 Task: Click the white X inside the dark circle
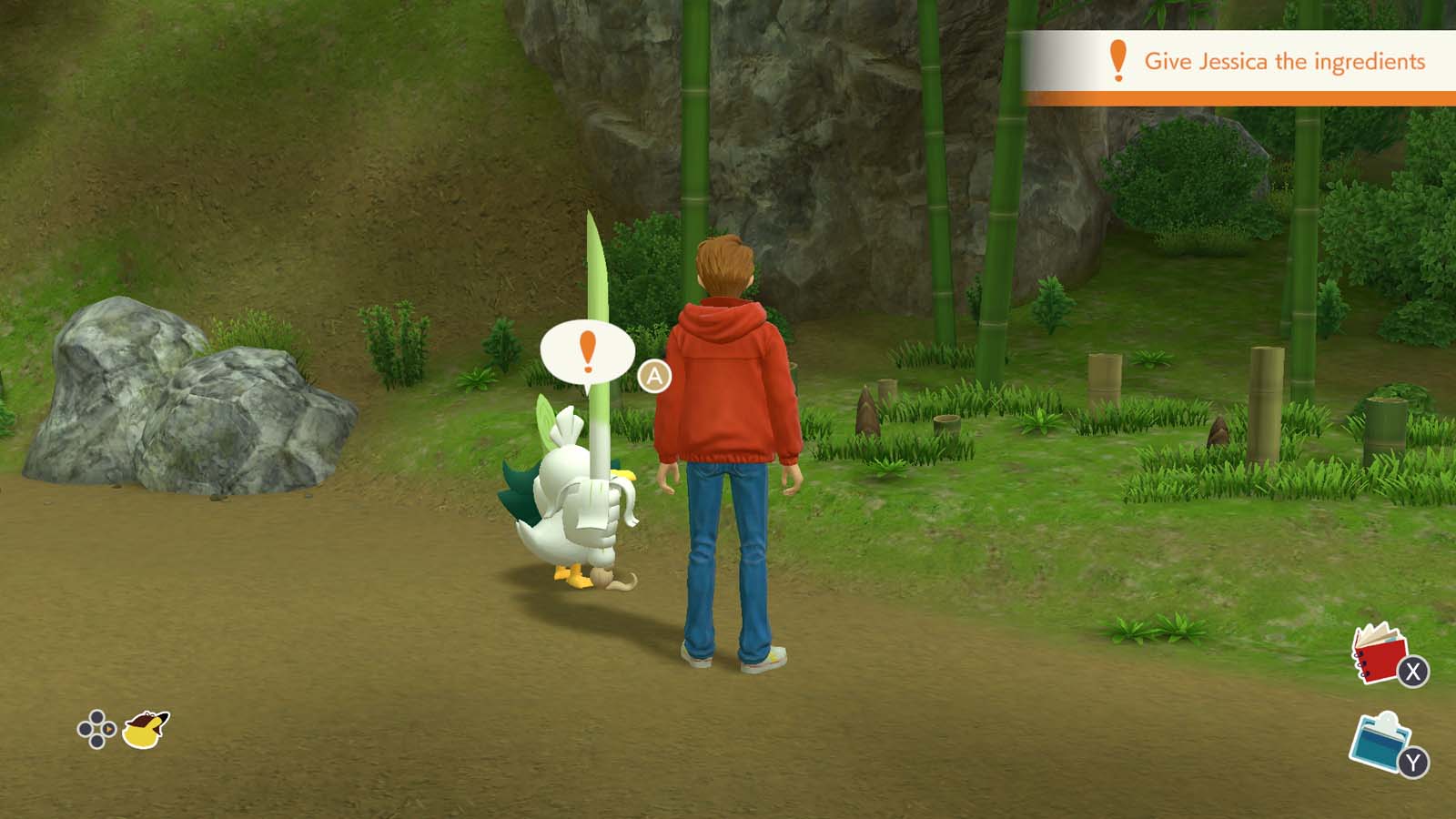1413,672
